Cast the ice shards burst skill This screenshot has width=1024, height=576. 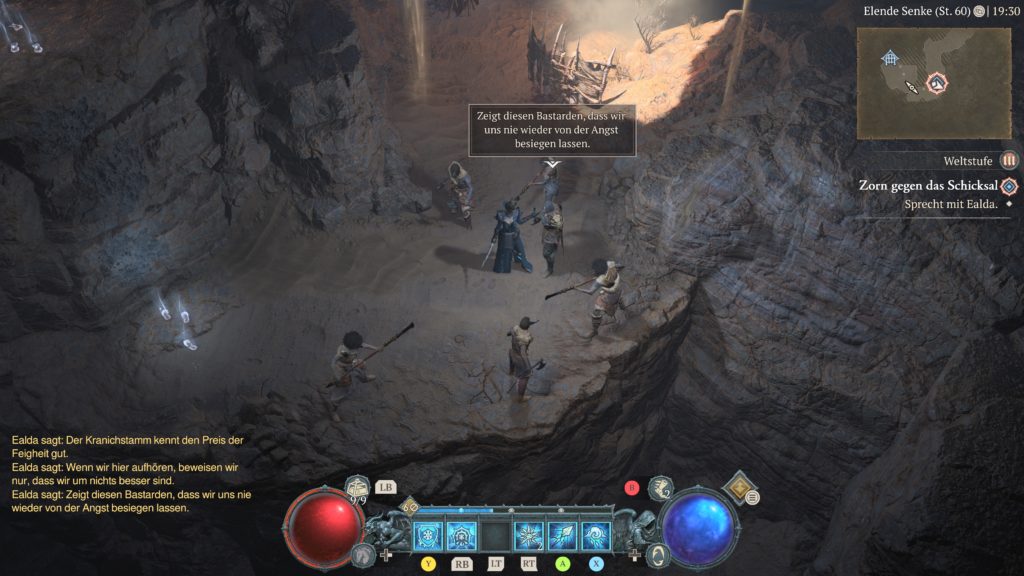click(x=528, y=536)
